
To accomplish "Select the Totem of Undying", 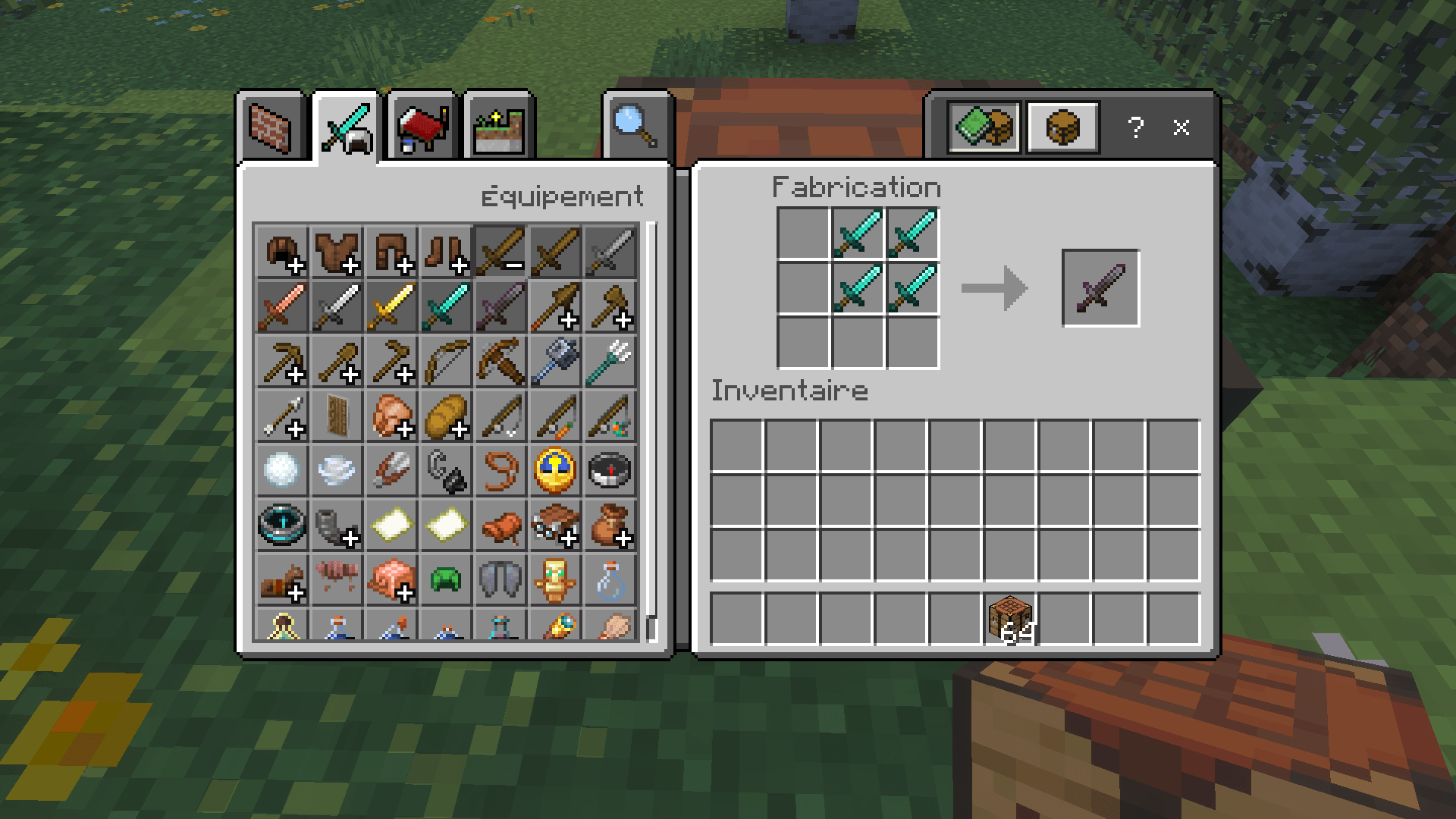I will 556,581.
